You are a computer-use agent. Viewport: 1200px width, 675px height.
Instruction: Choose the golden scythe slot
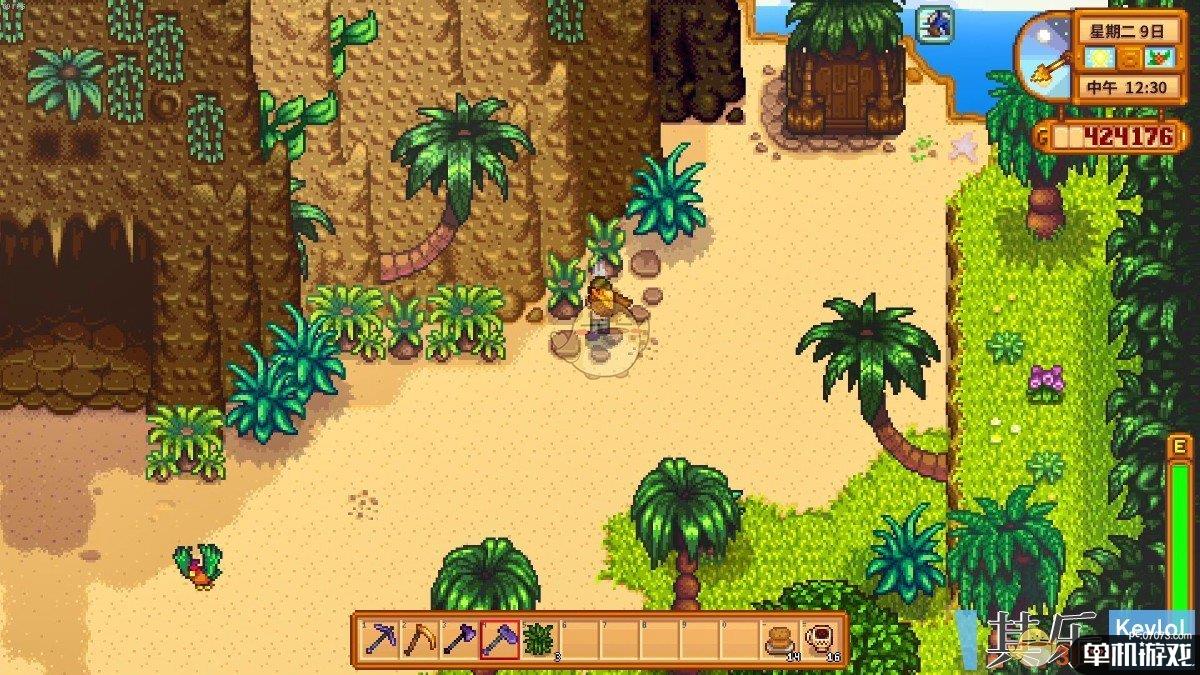pos(420,638)
